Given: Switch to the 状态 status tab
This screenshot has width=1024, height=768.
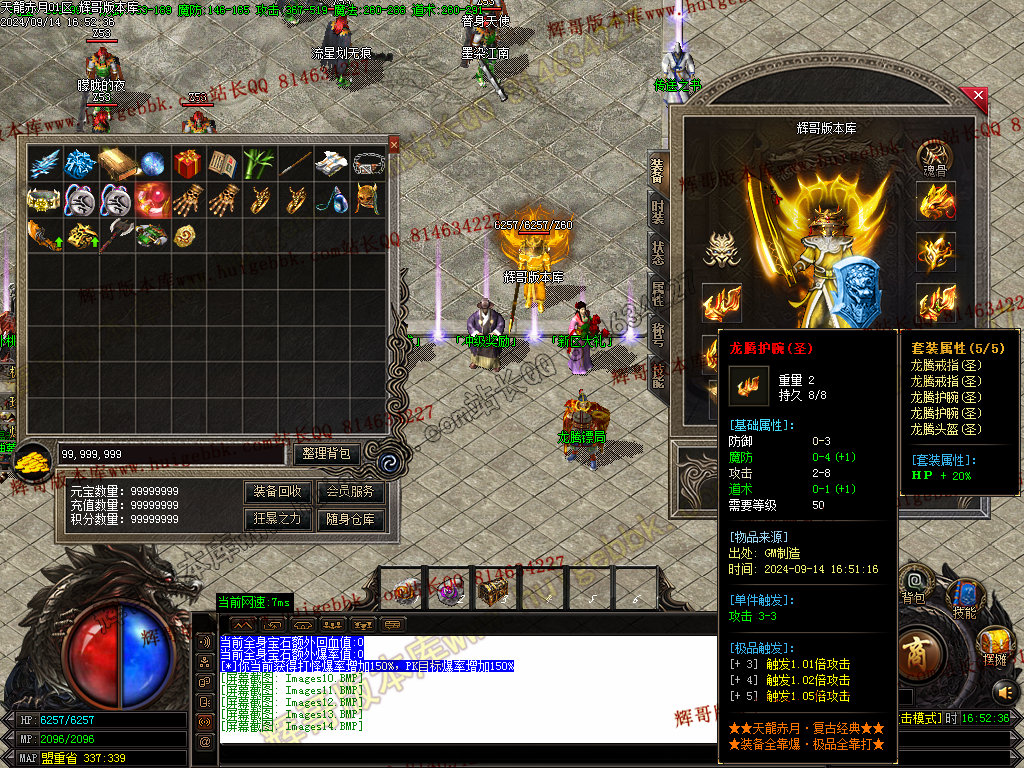Looking at the screenshot, I should coord(657,252).
